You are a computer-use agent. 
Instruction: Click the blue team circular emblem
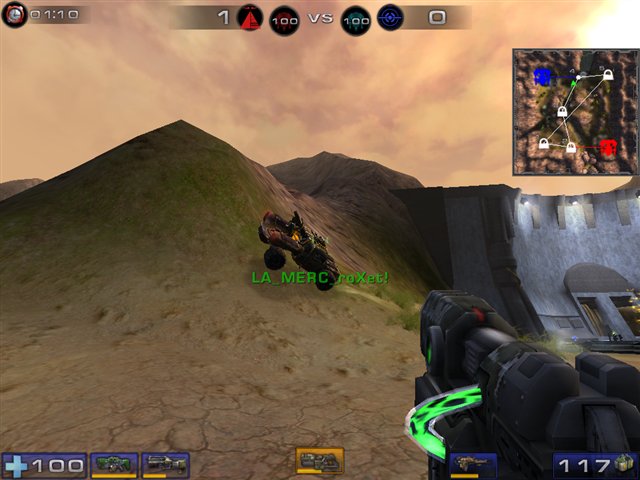tap(389, 18)
